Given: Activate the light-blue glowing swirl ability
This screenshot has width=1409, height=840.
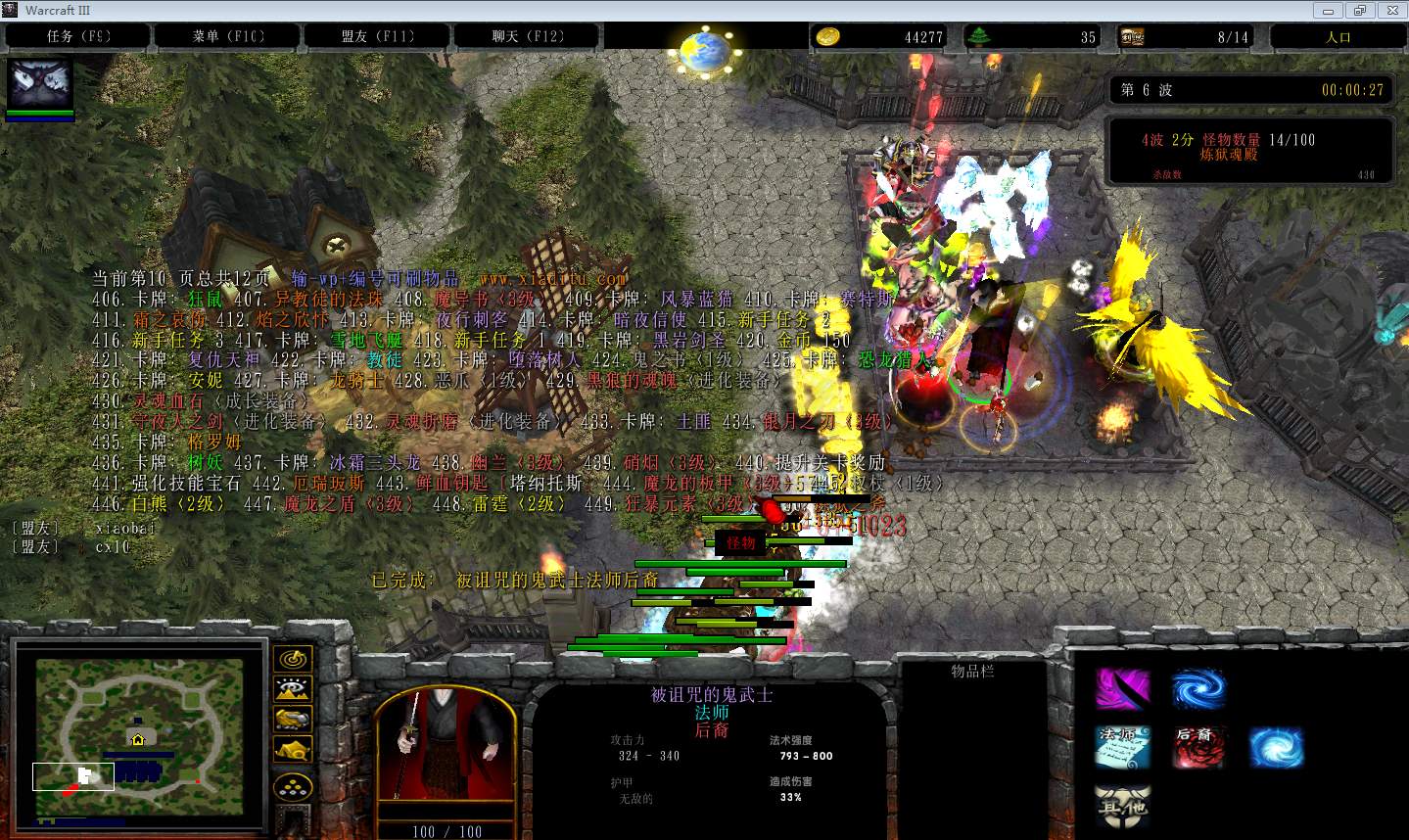Looking at the screenshot, I should pyautogui.click(x=1276, y=747).
